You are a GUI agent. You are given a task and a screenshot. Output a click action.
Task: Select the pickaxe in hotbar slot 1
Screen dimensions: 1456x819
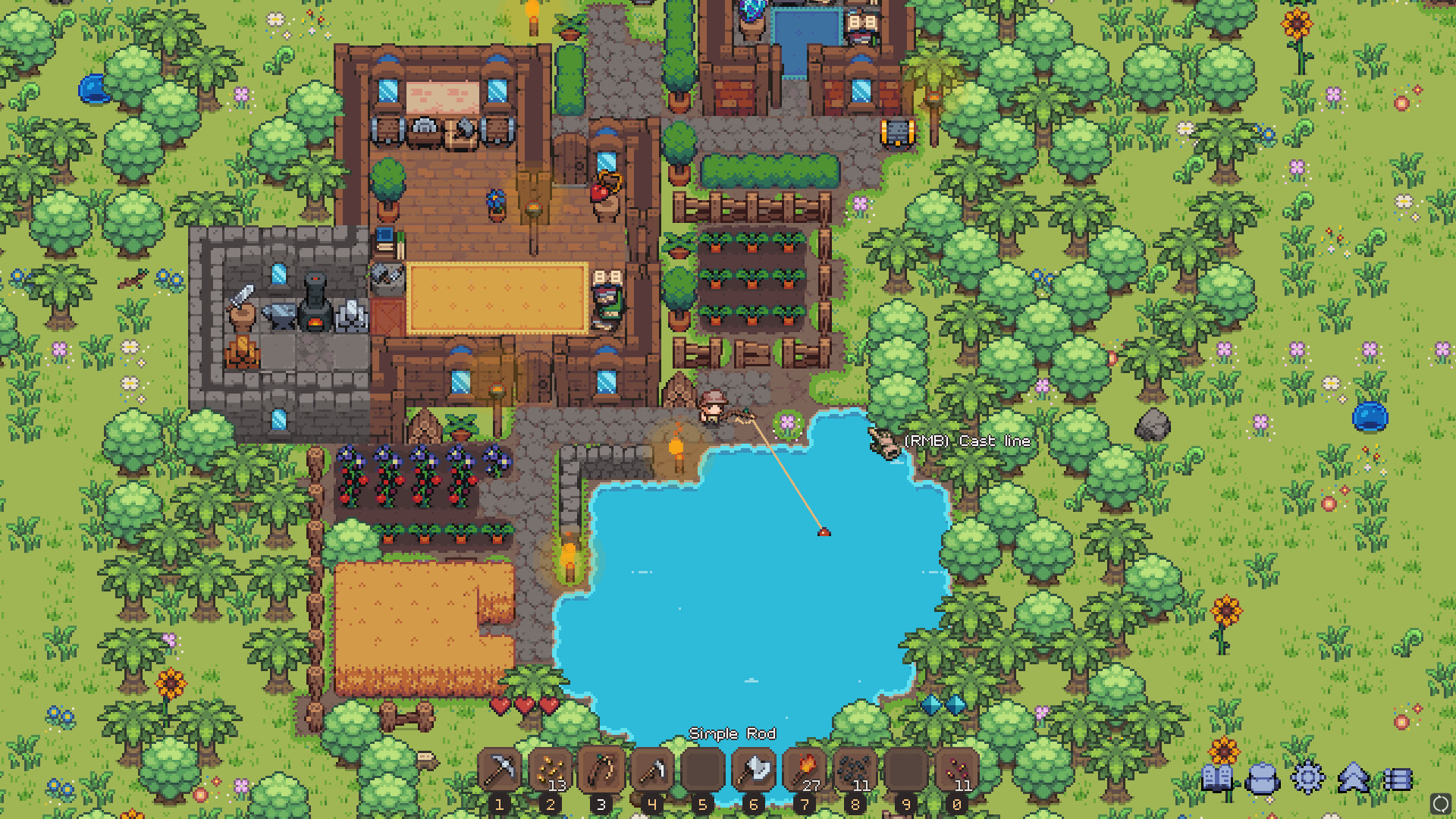point(500,772)
